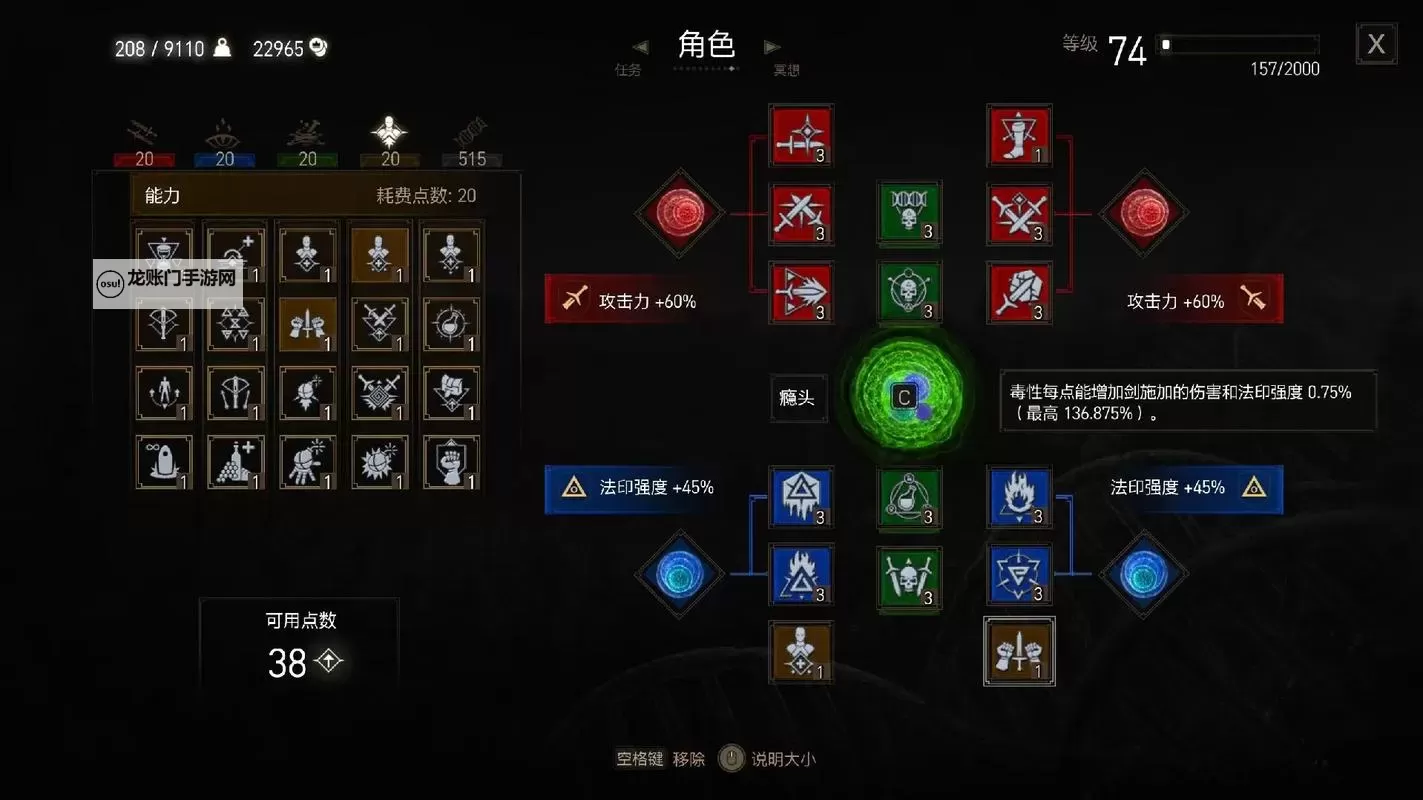Select the central green mutation slot

coord(906,396)
